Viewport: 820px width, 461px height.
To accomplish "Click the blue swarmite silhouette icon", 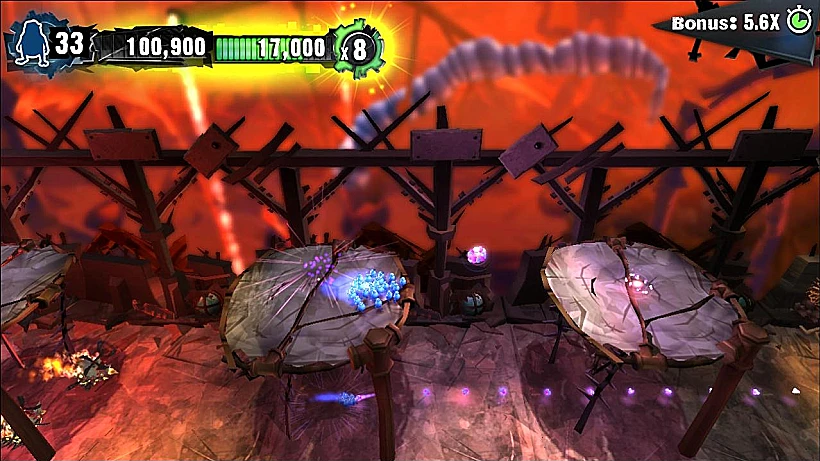I will point(30,43).
